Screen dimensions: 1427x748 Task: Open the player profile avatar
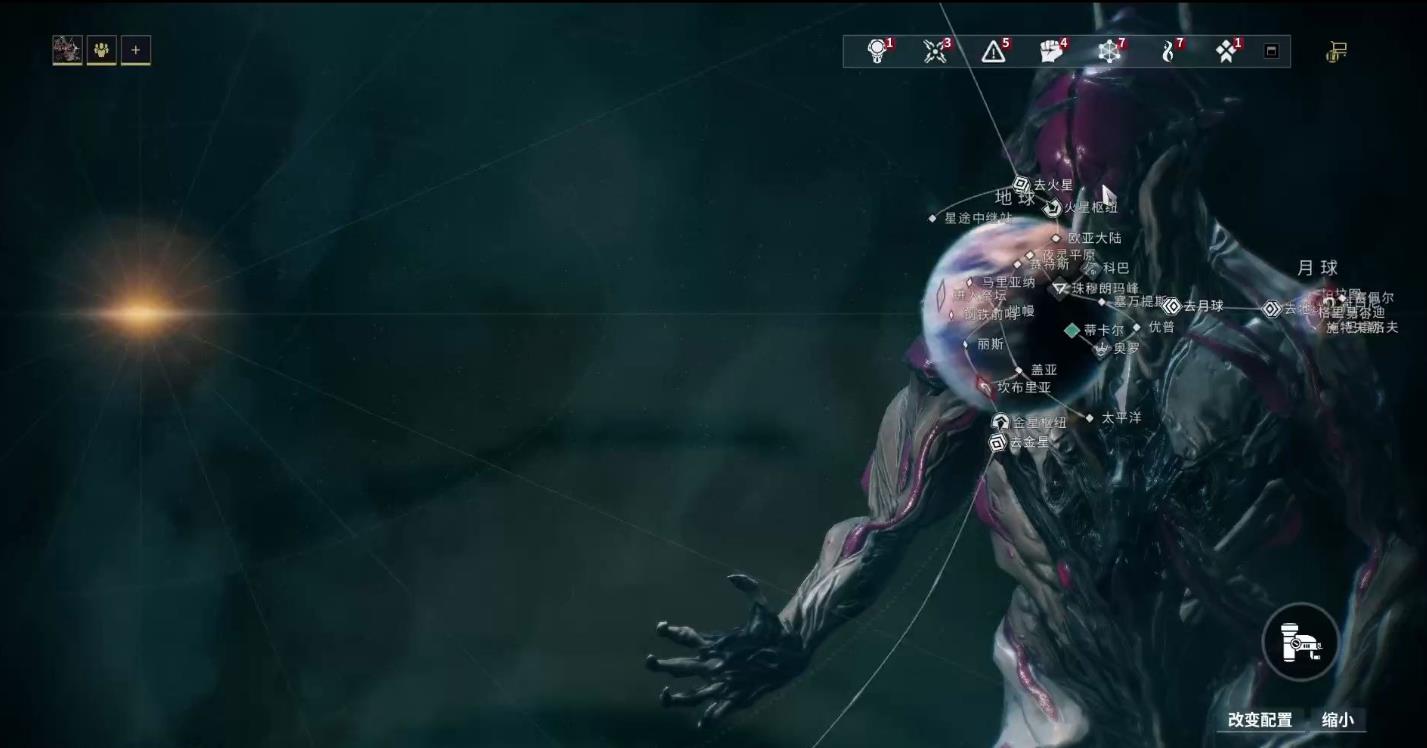(x=67, y=50)
